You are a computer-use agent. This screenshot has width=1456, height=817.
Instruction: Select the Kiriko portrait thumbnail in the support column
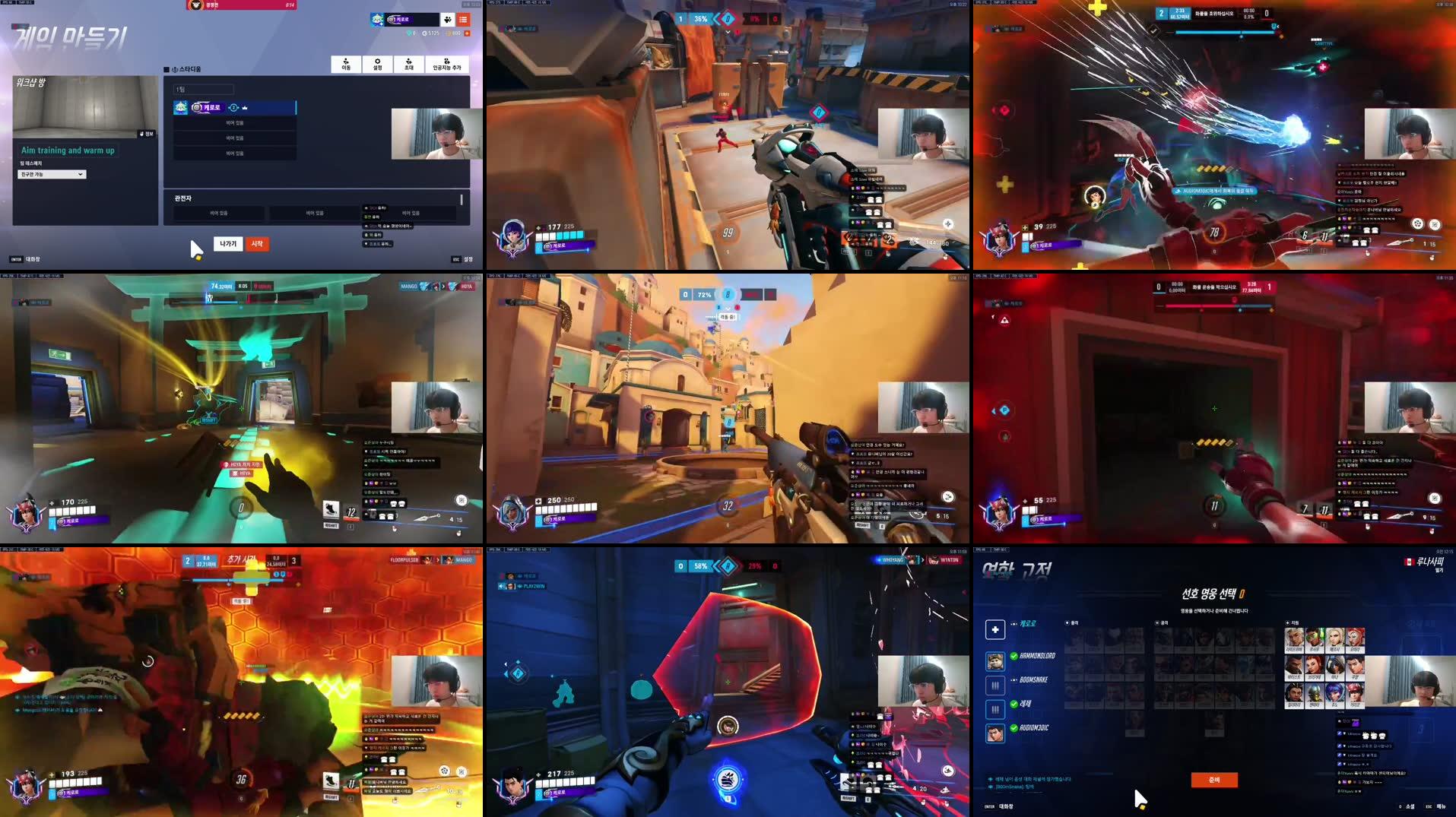point(1356,695)
